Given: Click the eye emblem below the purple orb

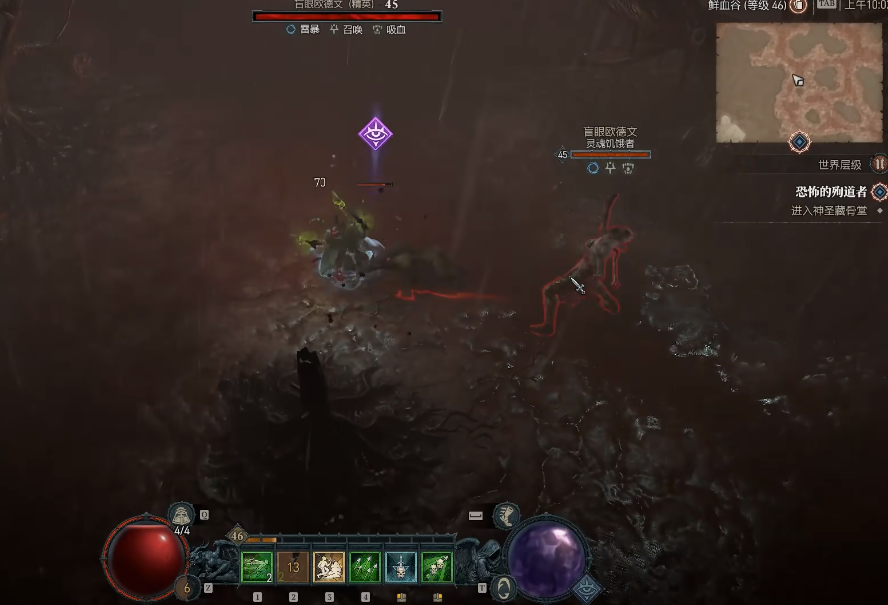Looking at the screenshot, I should pyautogui.click(x=588, y=588).
